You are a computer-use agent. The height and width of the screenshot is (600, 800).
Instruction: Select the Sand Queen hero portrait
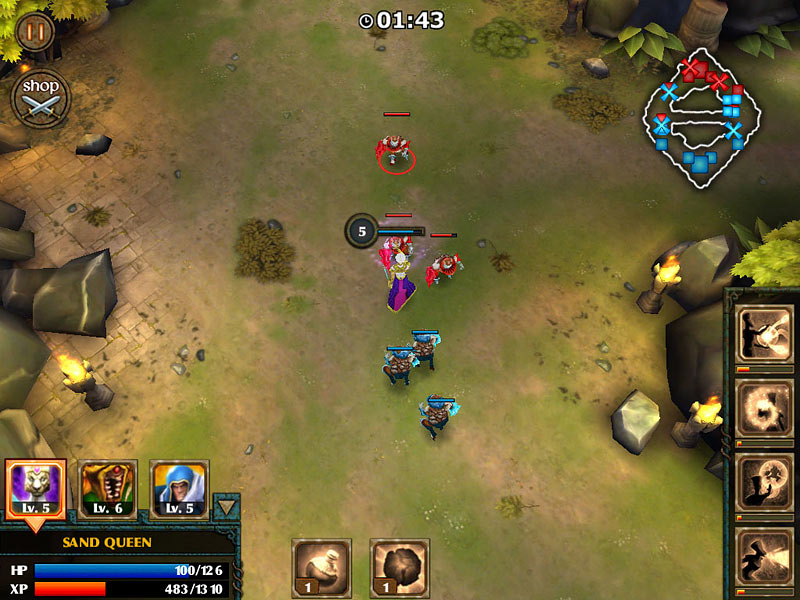point(36,489)
